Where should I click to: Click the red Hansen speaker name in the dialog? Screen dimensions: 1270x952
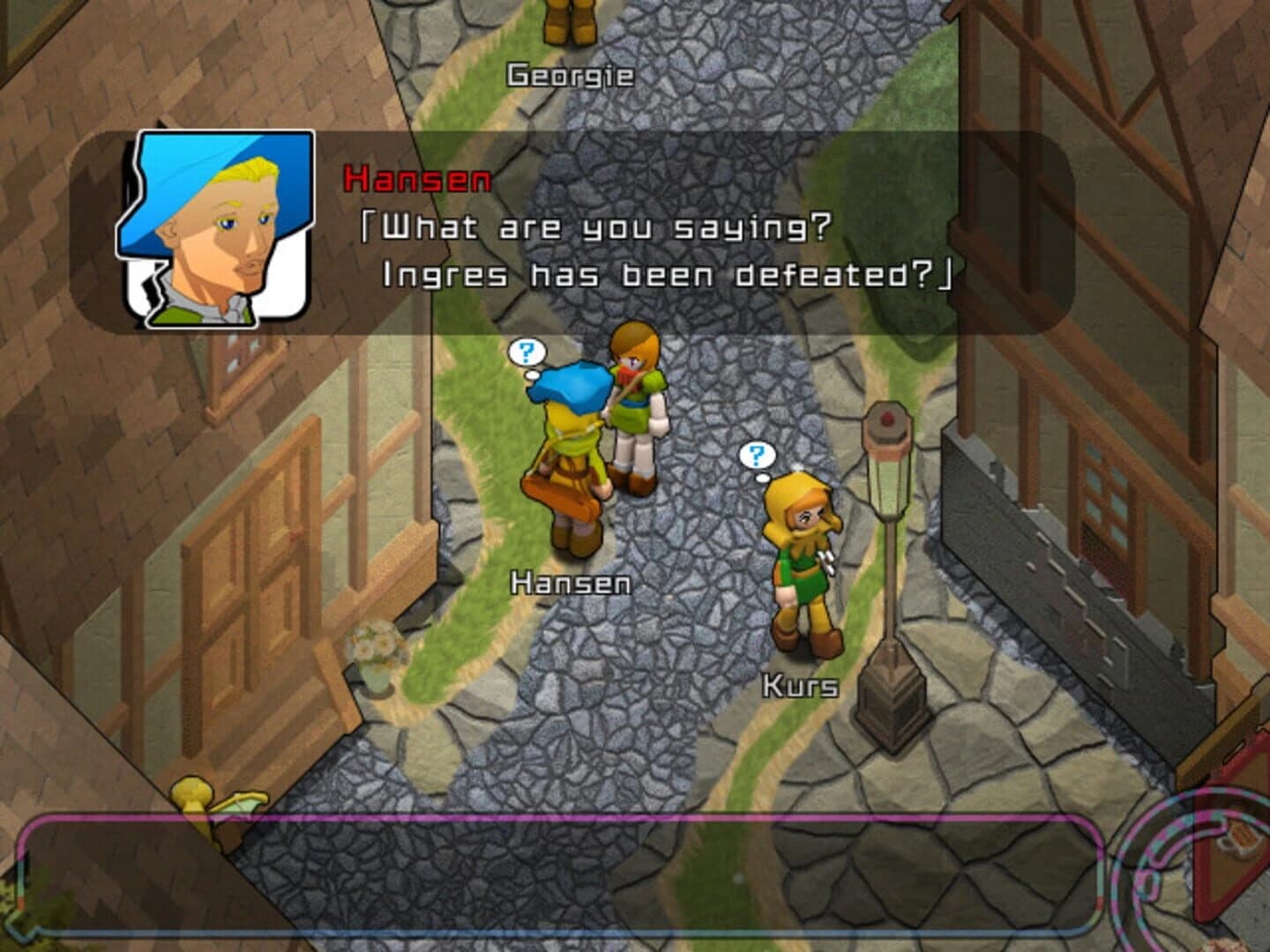click(x=415, y=181)
